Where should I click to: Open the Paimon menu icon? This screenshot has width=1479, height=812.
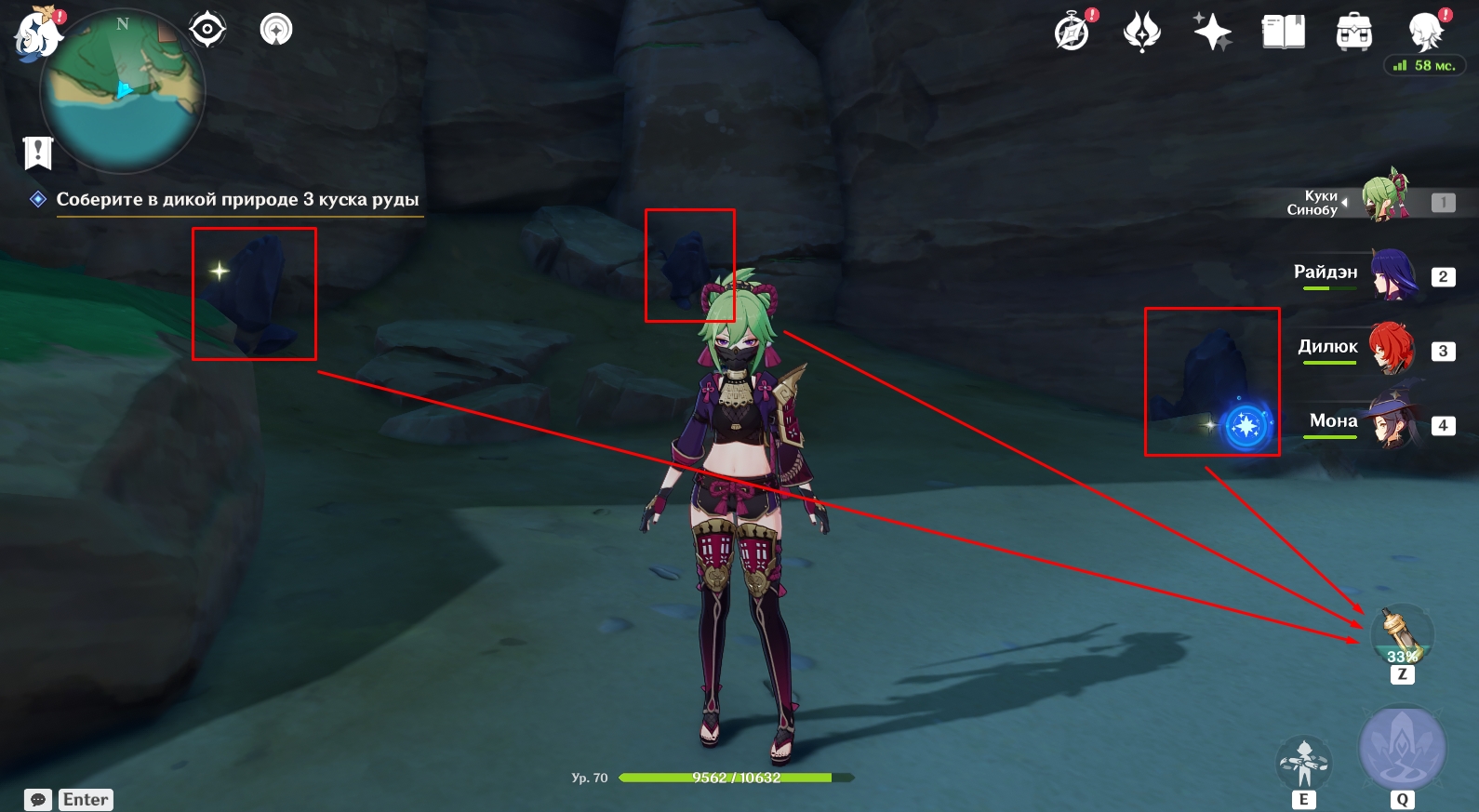click(35, 33)
